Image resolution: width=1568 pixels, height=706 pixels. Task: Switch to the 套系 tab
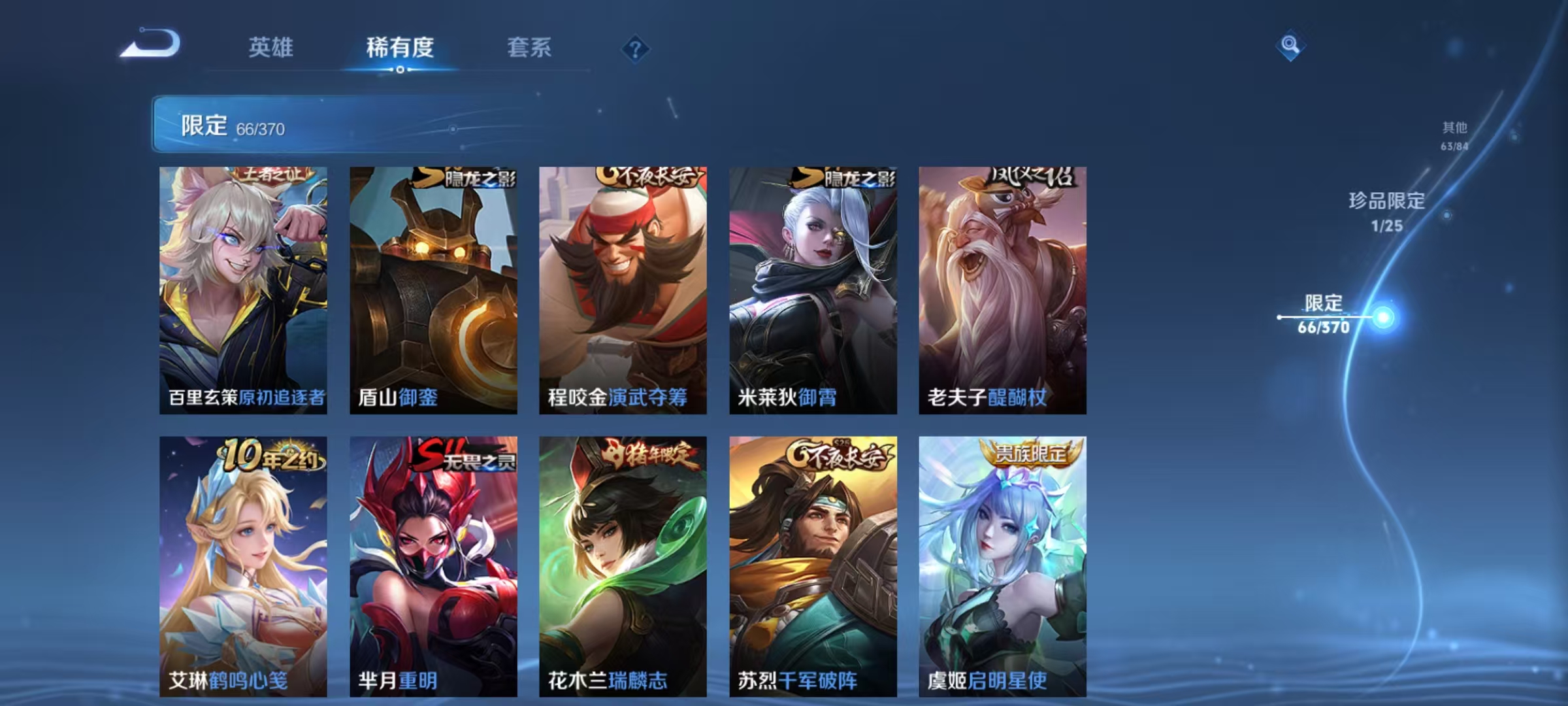point(529,48)
